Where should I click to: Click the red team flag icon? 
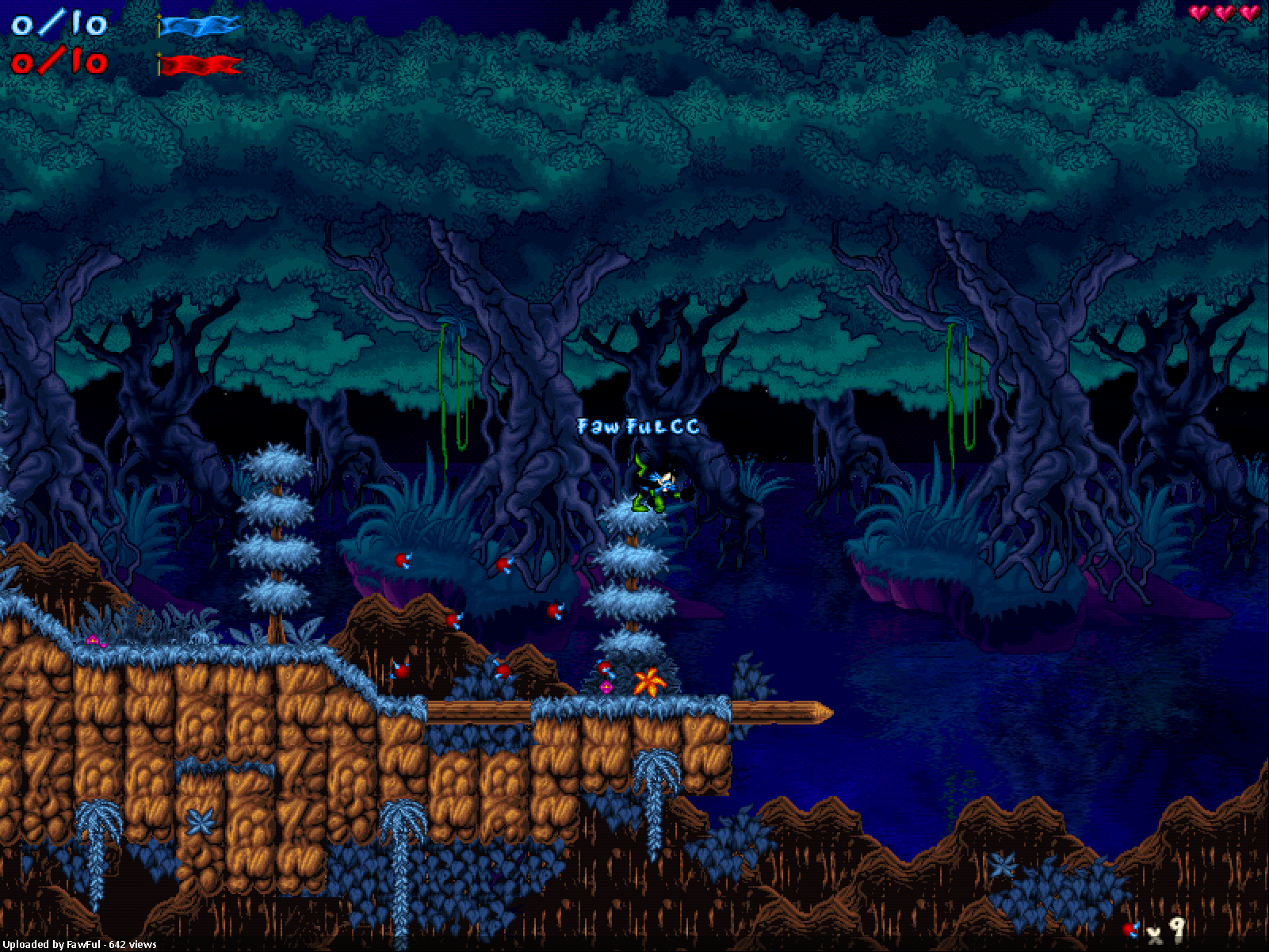200,64
